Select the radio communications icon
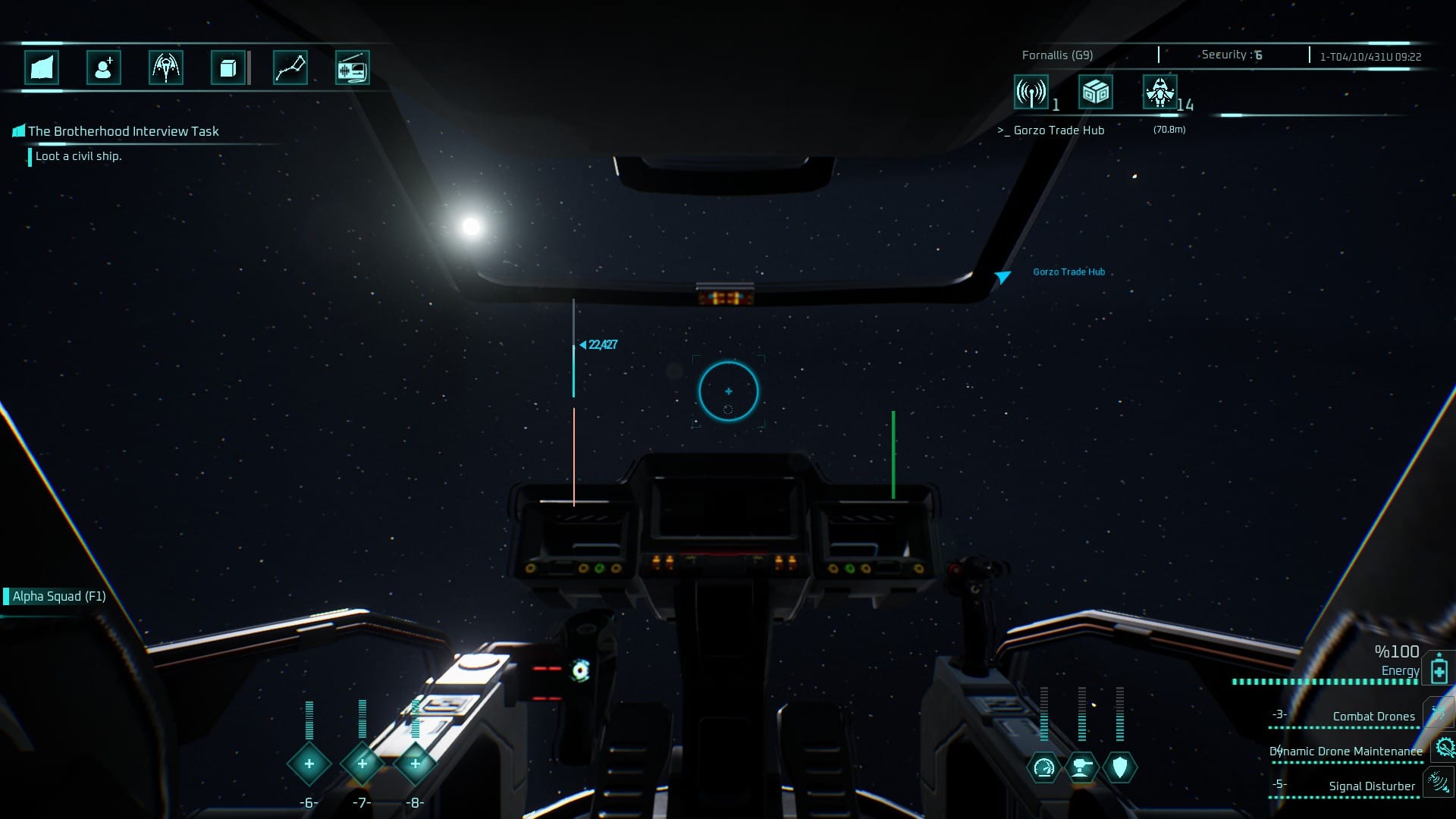 tap(352, 67)
